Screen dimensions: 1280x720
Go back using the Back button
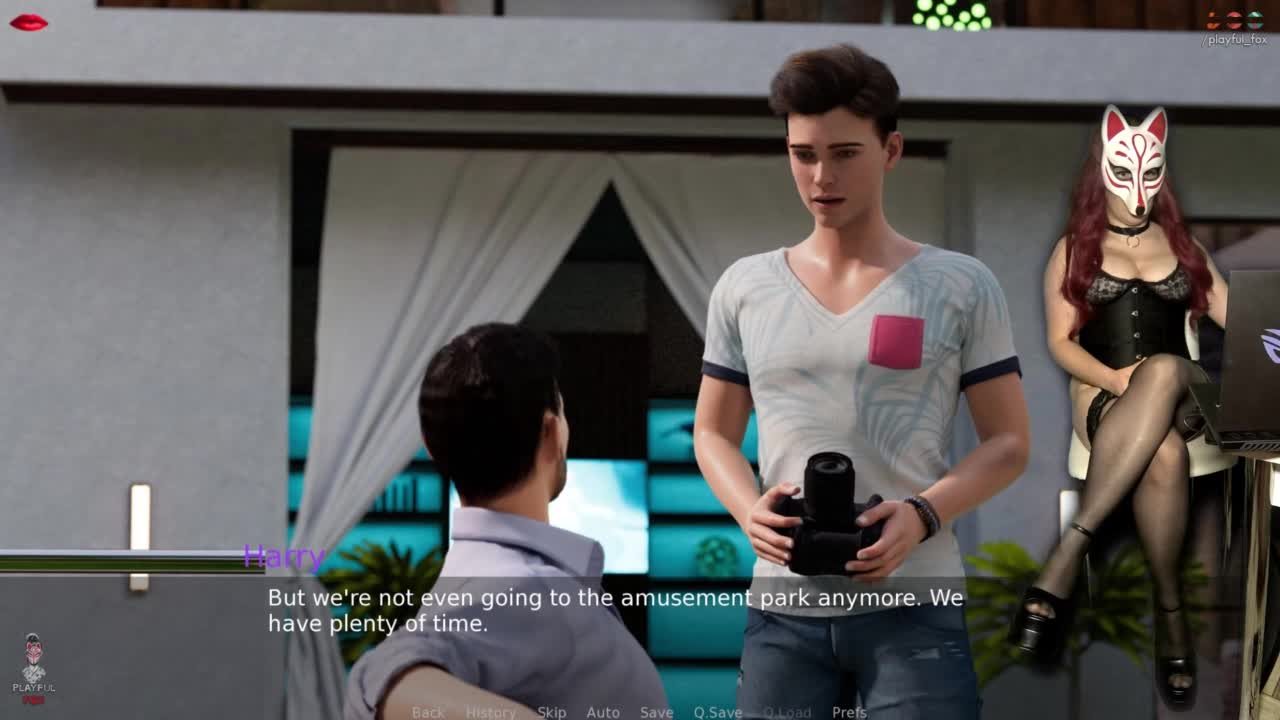(x=428, y=712)
